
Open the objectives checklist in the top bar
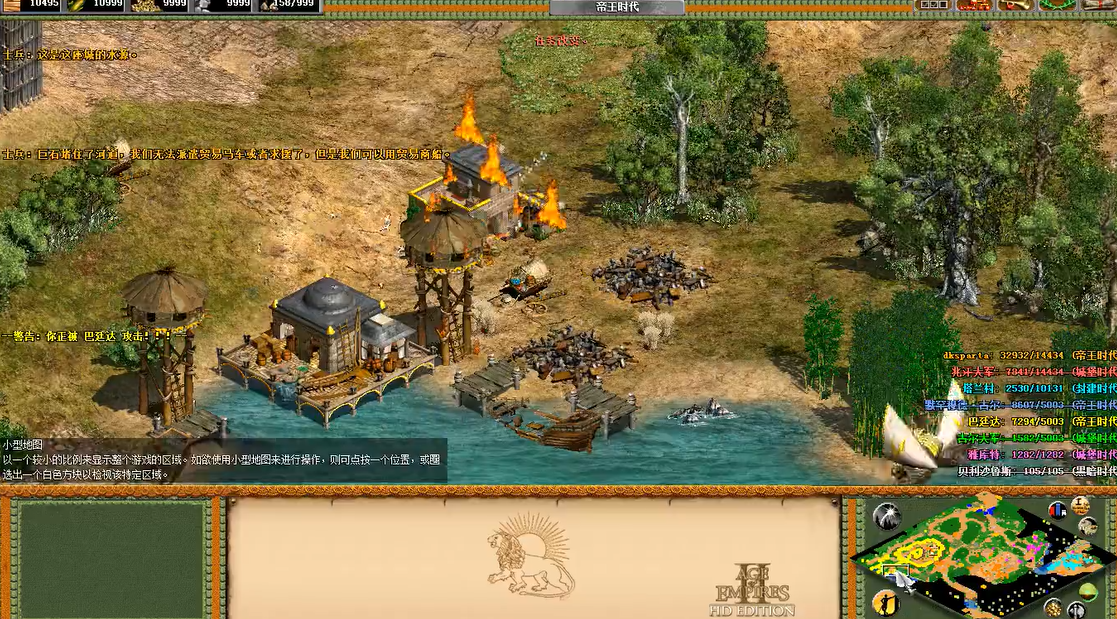pos(933,6)
